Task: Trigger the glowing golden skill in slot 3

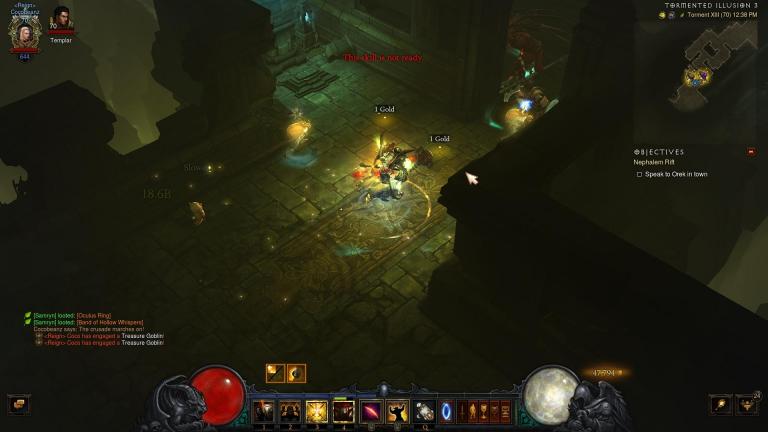Action: click(x=317, y=410)
